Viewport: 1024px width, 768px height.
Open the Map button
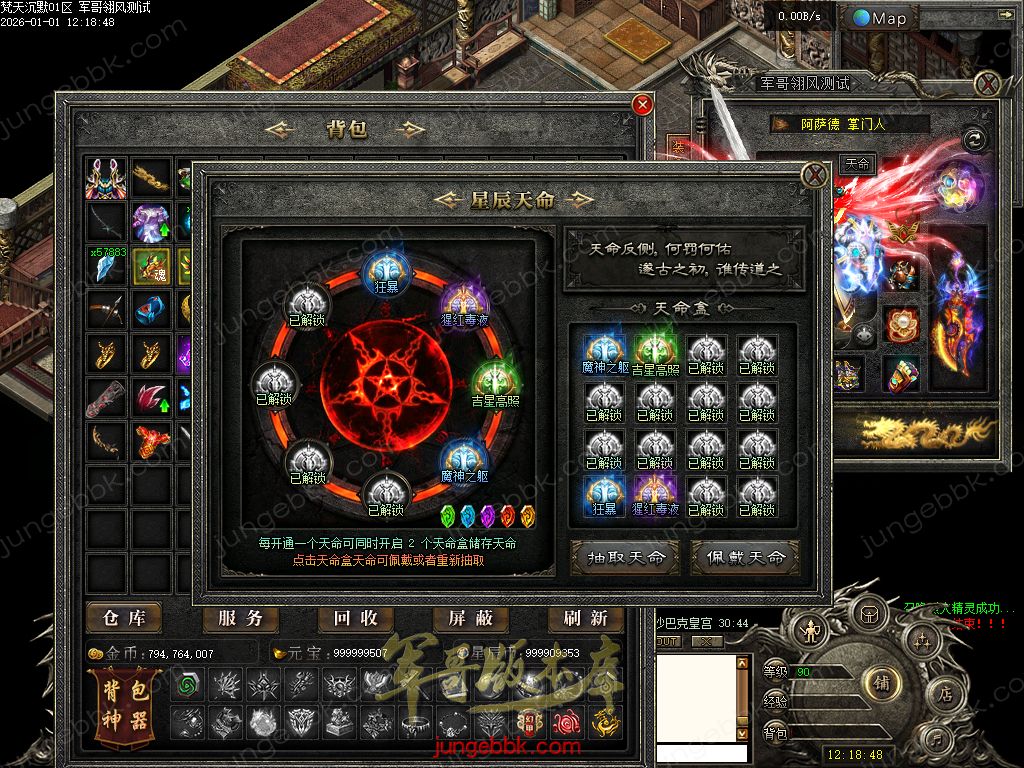(880, 18)
